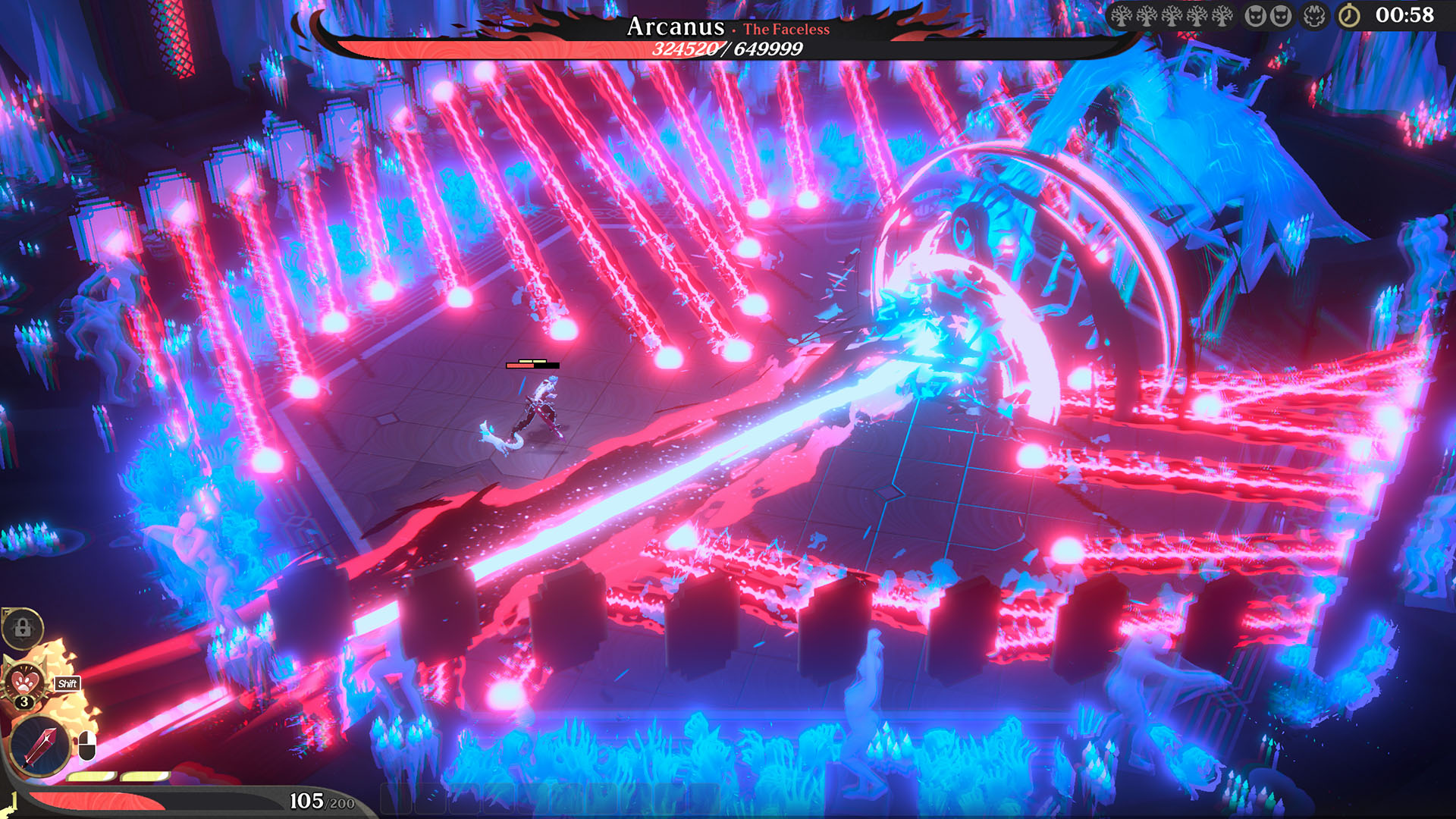Select the leftmost tree icon top-right
This screenshot has height=819, width=1456.
pos(1120,17)
